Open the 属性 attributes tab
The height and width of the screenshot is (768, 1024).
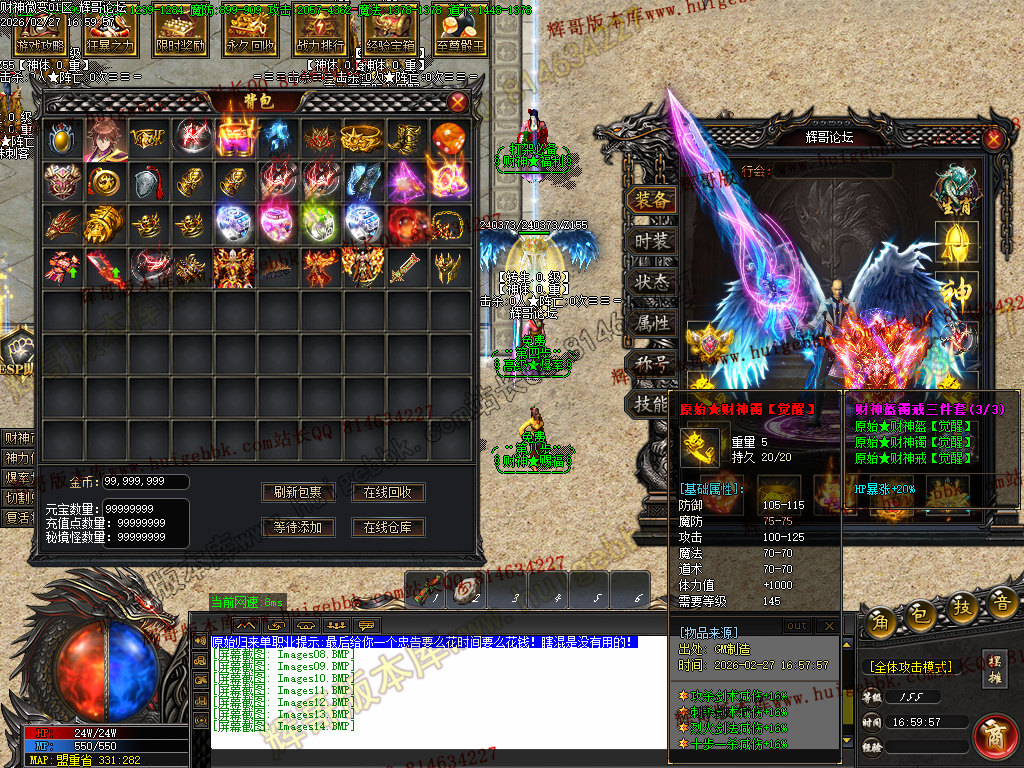click(x=651, y=323)
